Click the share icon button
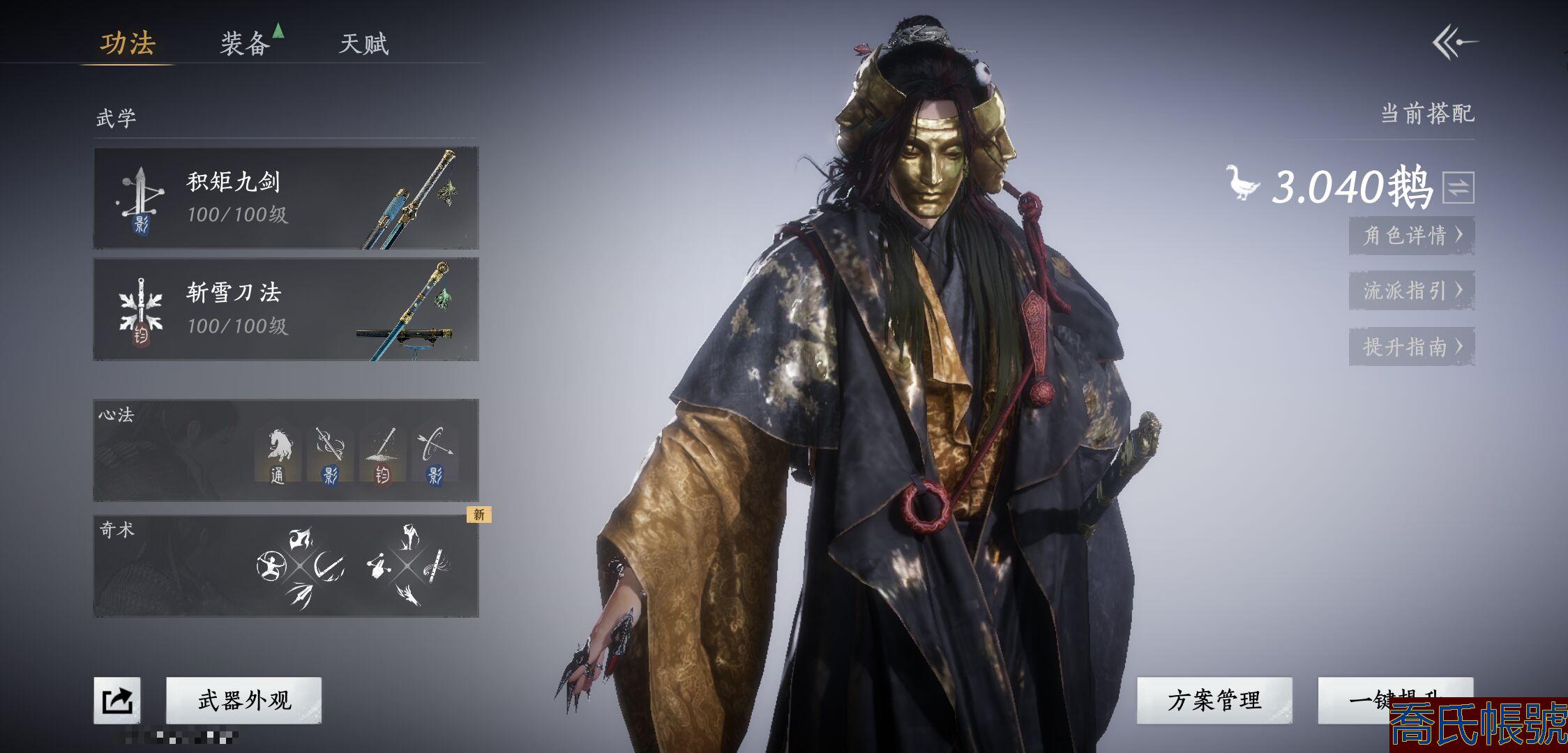 coord(117,700)
